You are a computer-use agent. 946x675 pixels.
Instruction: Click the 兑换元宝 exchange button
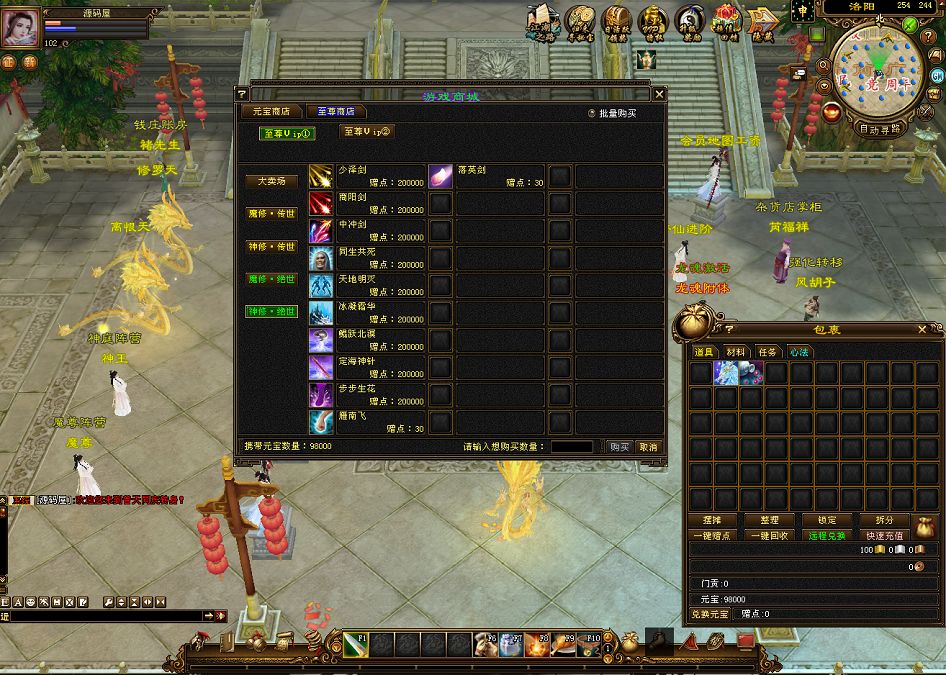click(711, 613)
